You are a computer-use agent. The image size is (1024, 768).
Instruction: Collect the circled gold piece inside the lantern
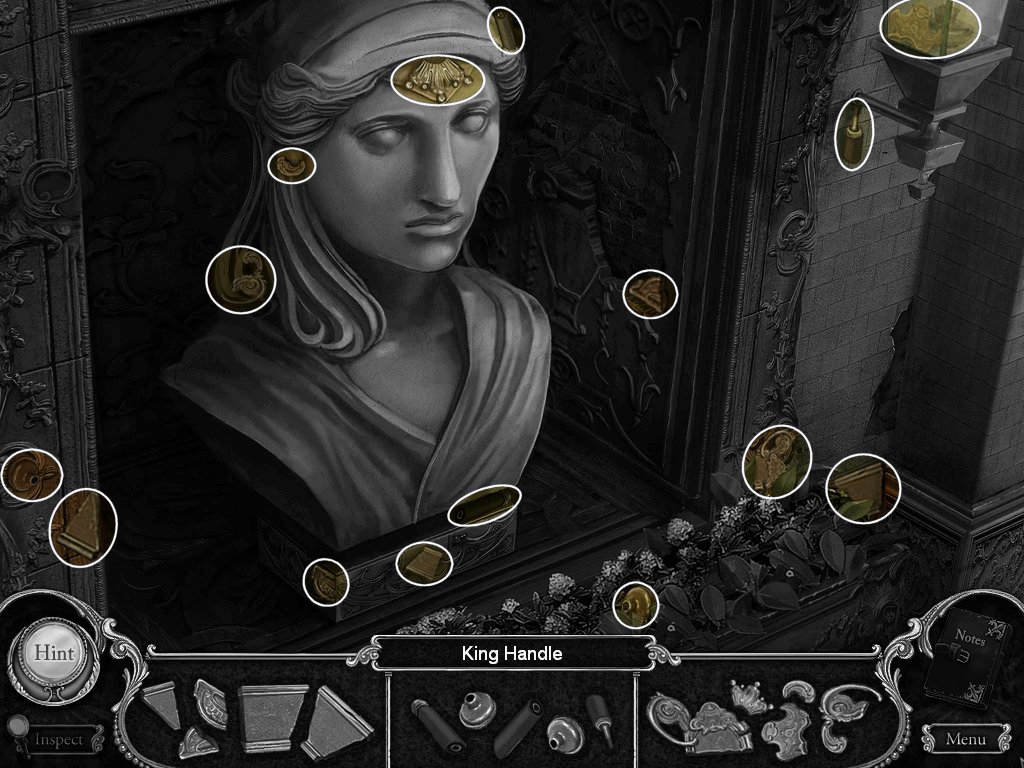point(929,27)
